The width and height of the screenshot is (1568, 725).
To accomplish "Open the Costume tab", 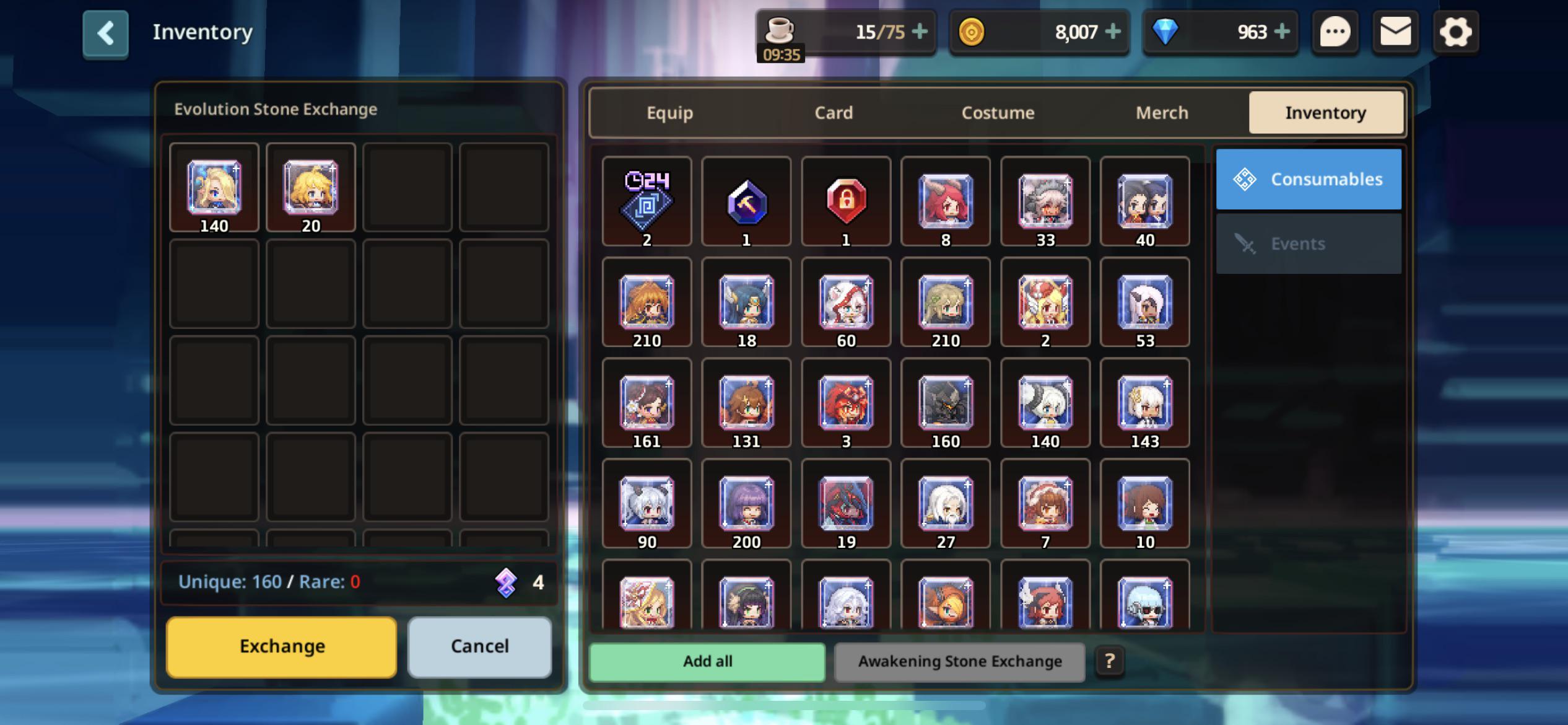I will click(998, 112).
